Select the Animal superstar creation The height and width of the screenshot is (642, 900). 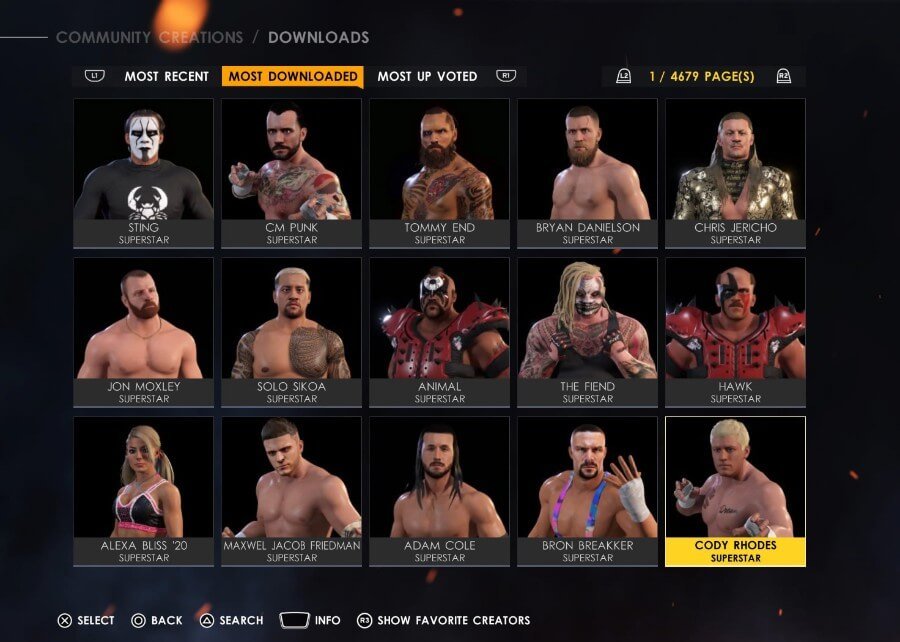440,332
